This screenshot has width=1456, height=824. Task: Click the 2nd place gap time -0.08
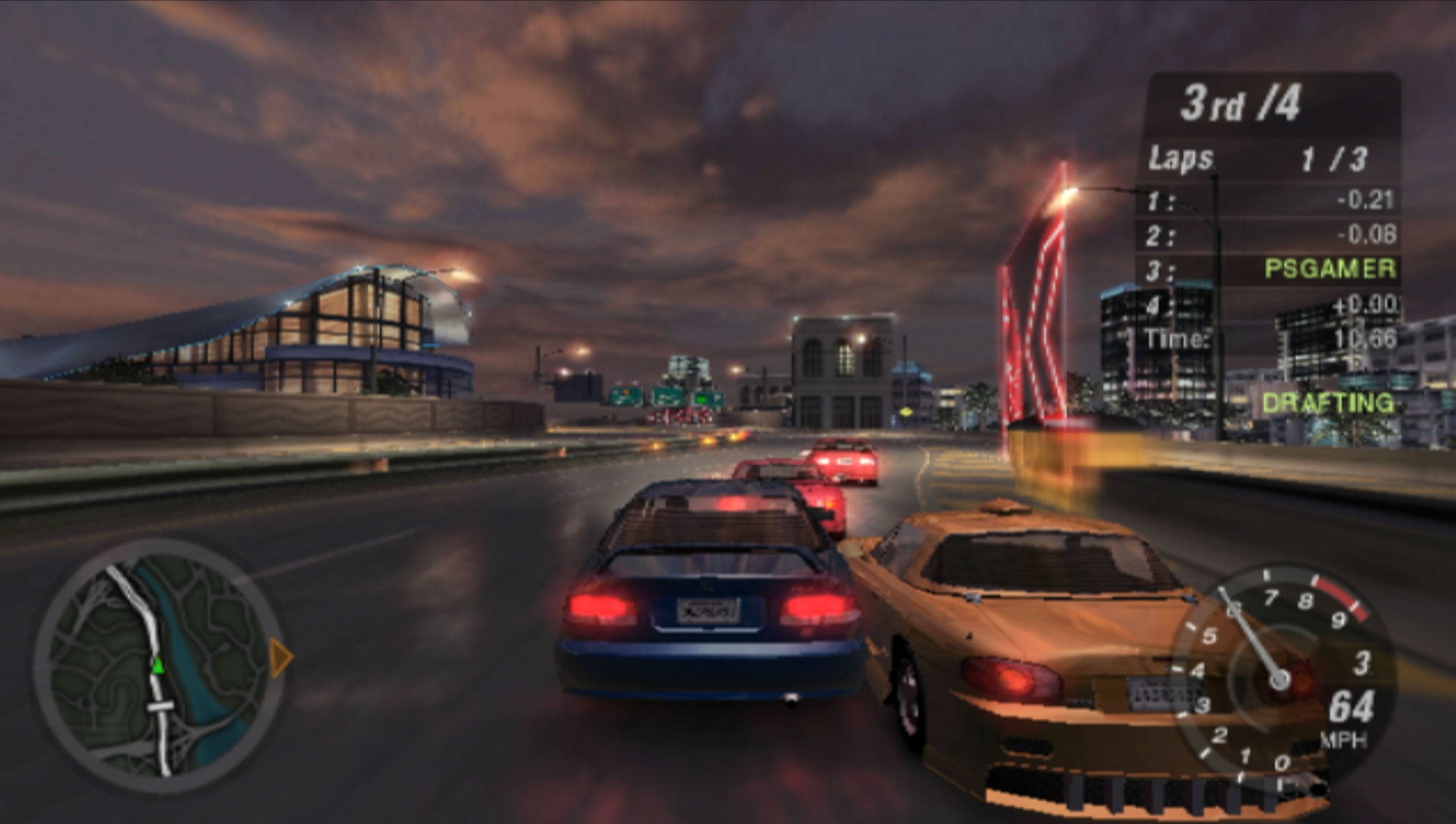pos(1368,234)
